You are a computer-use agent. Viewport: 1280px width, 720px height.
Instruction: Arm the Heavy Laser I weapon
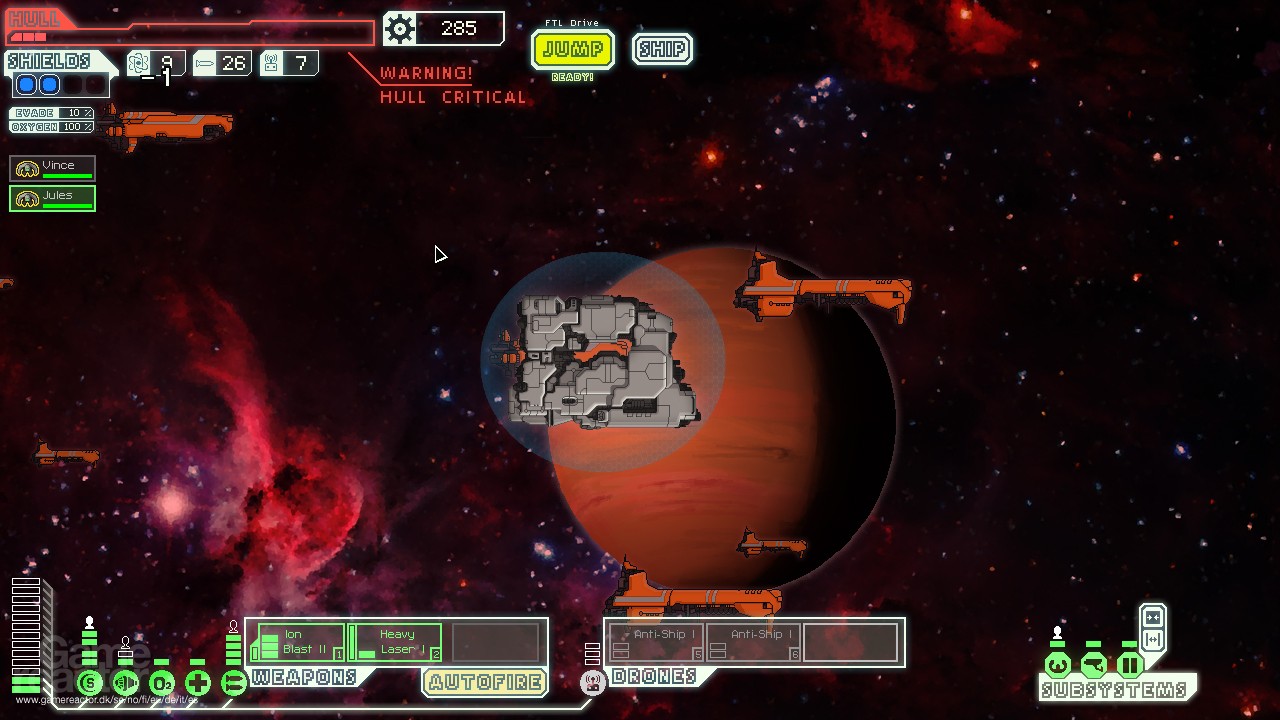394,640
